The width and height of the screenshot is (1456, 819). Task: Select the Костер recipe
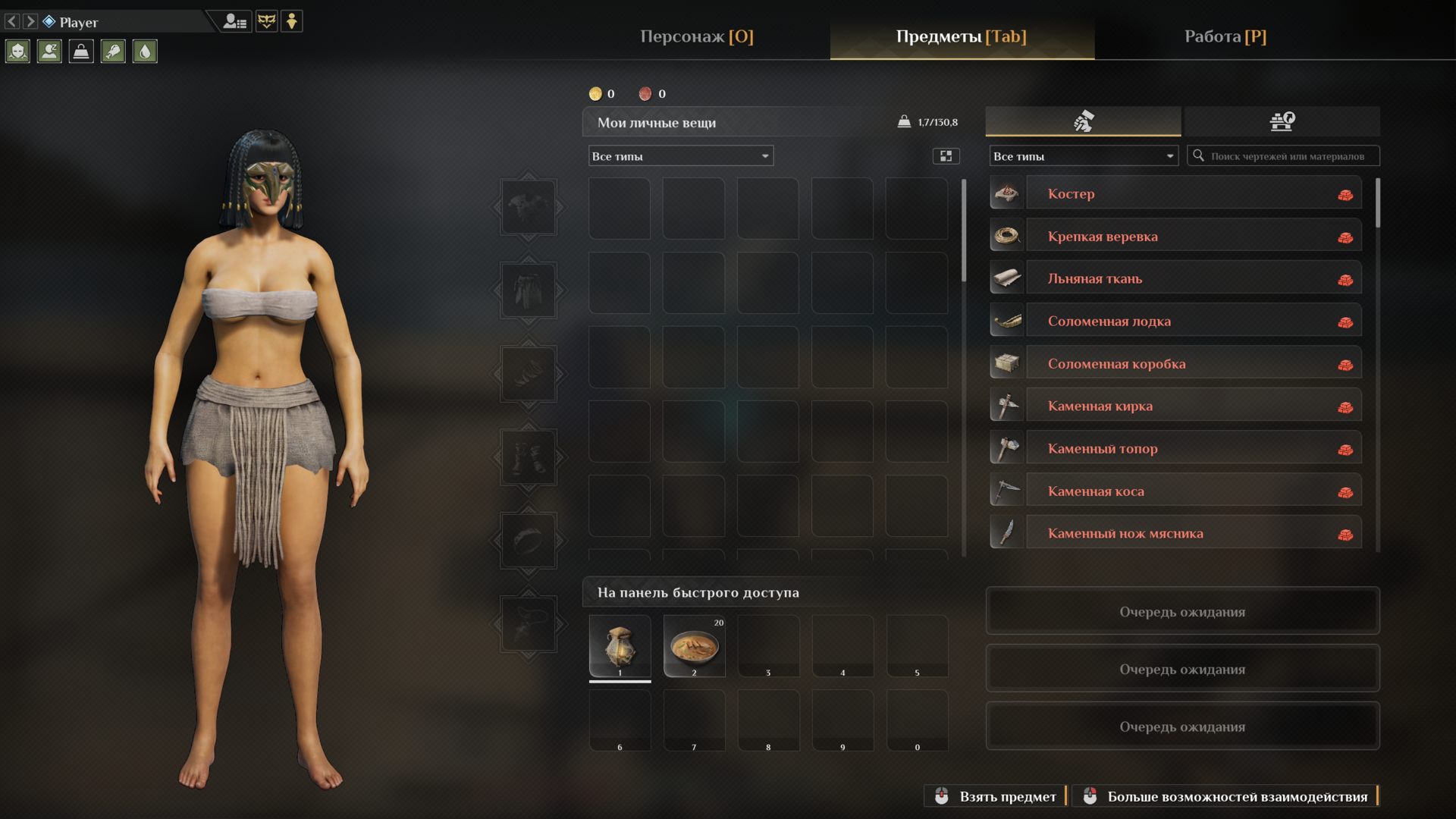[x=1193, y=193]
